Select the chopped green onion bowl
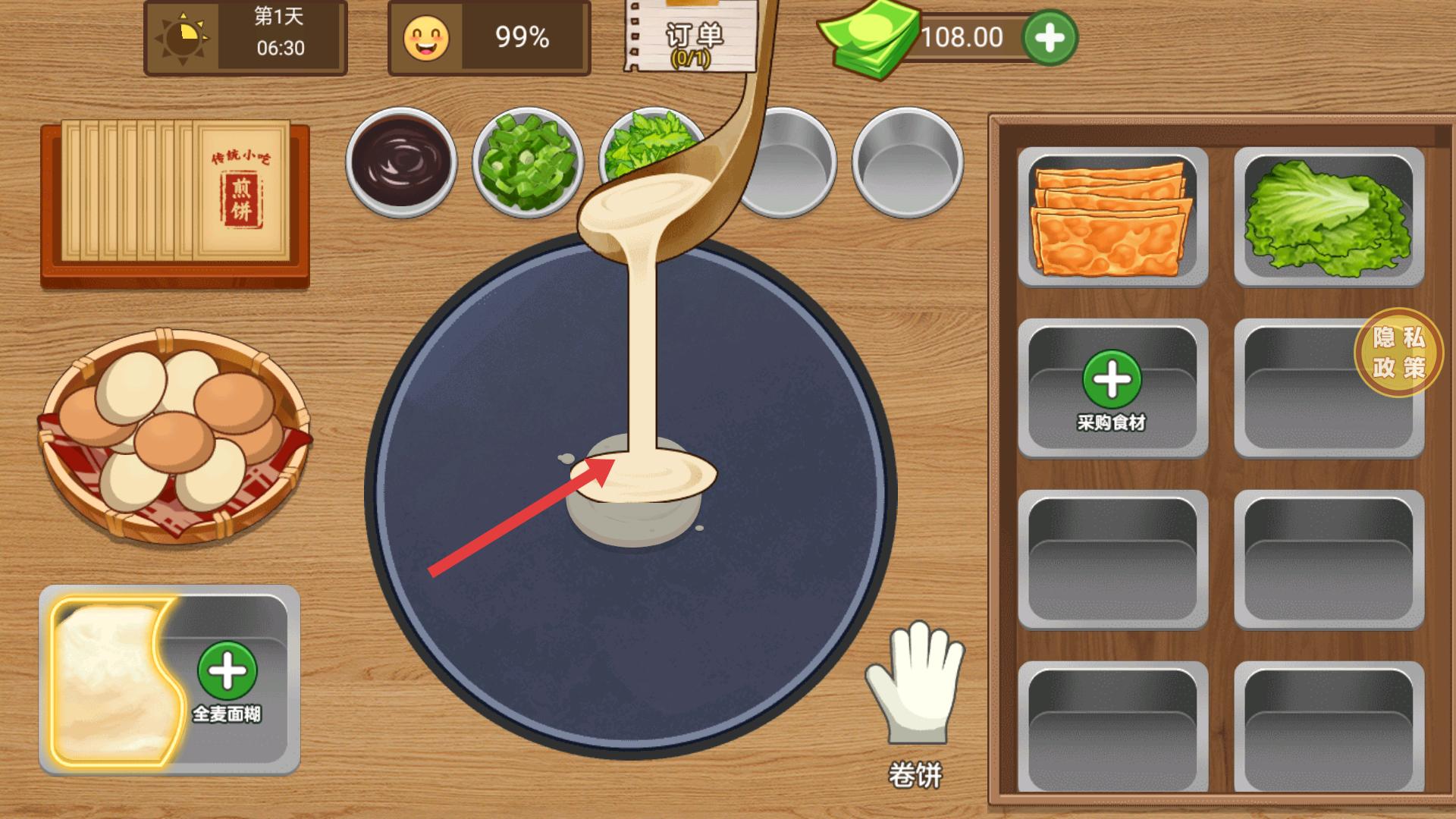The height and width of the screenshot is (819, 1456). coord(527,162)
